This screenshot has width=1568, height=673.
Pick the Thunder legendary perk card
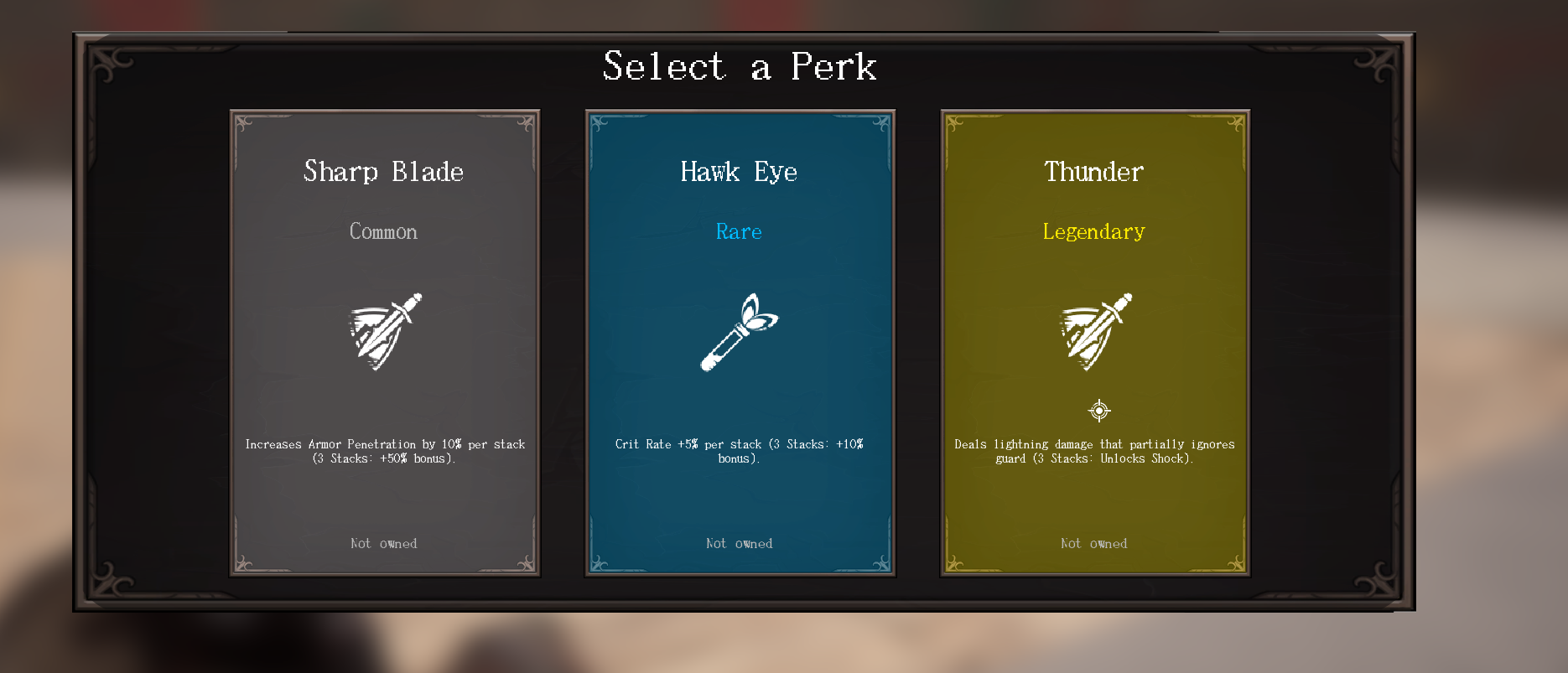pyautogui.click(x=1095, y=343)
